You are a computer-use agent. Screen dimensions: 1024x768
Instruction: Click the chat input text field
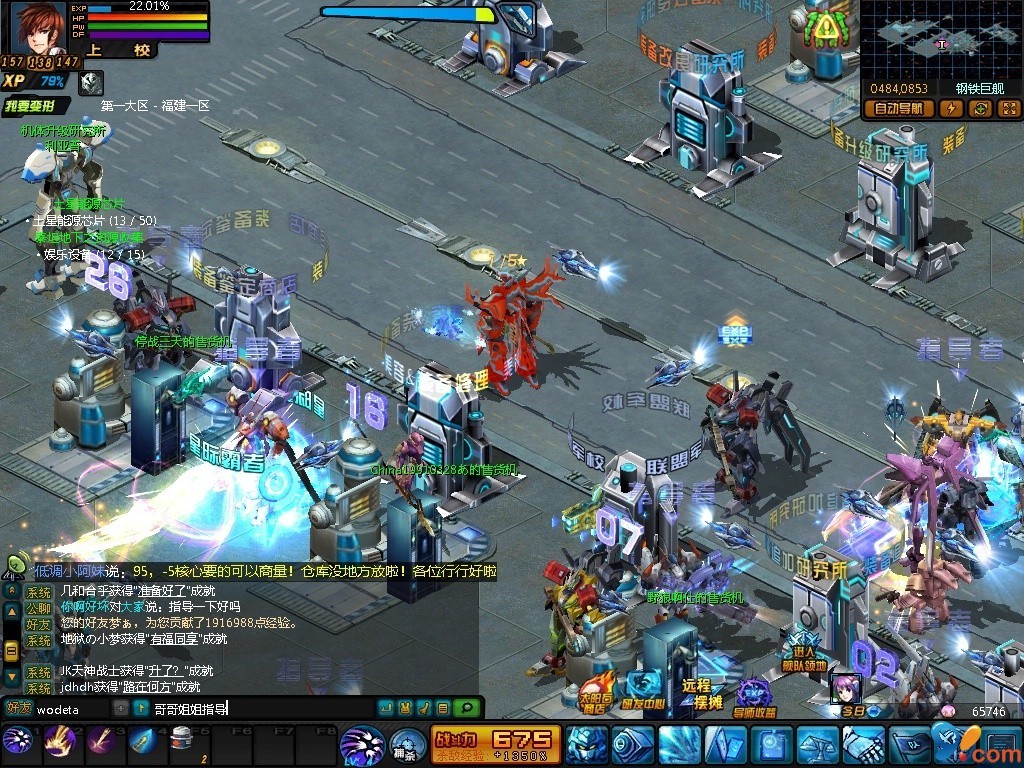[x=260, y=709]
